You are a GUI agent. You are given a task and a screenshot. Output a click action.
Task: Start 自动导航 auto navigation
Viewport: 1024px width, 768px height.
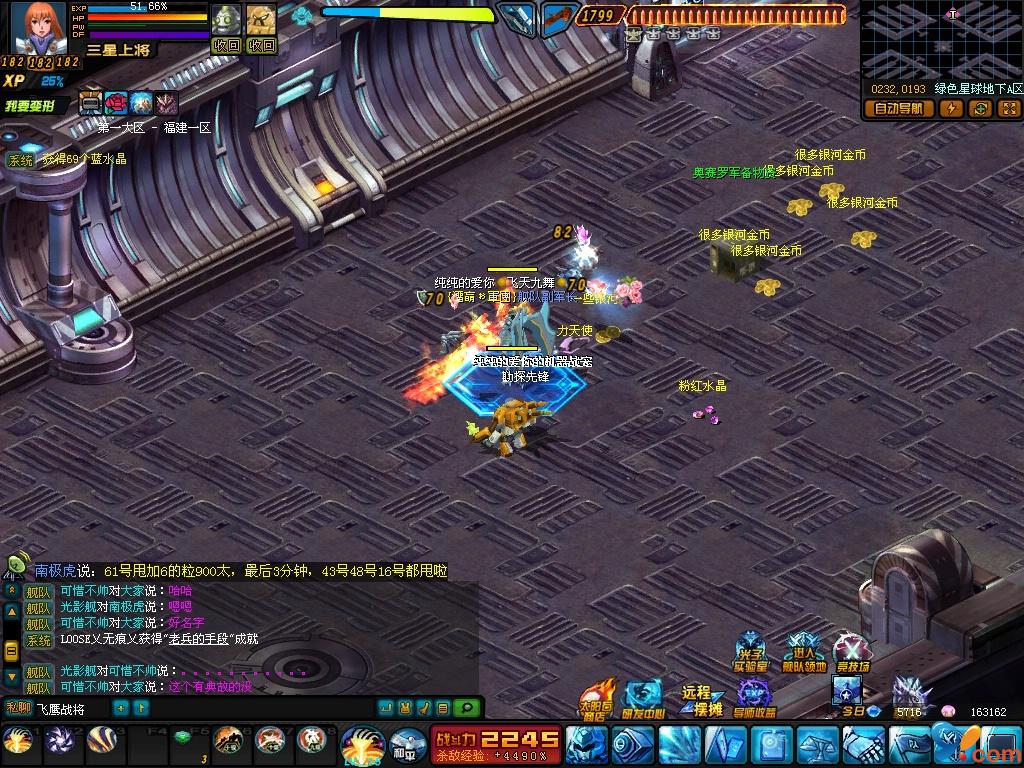tap(898, 109)
